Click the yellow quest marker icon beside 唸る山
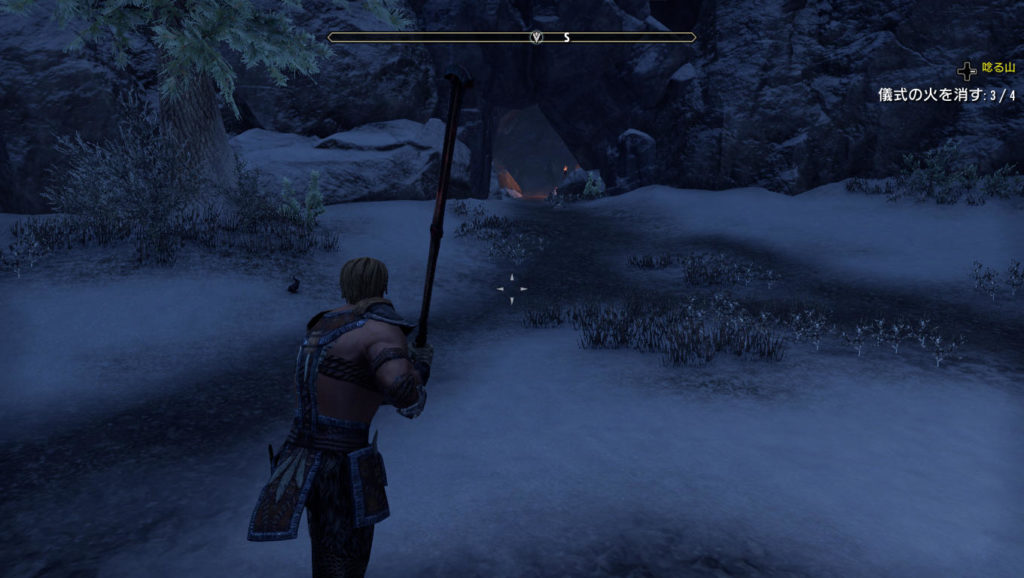Screen dimensions: 1024x578 point(966,70)
